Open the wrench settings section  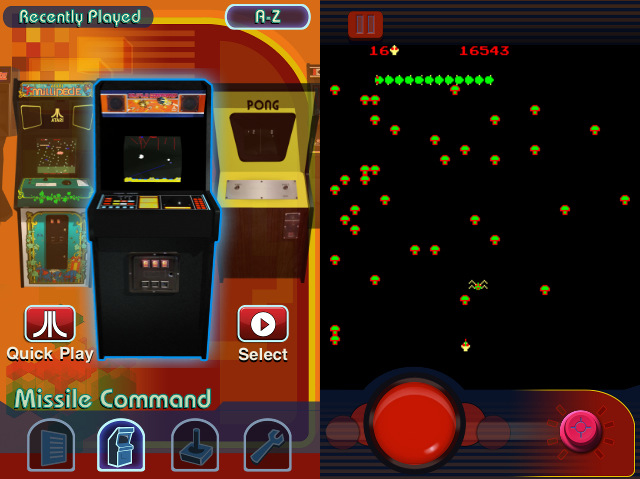pos(267,446)
